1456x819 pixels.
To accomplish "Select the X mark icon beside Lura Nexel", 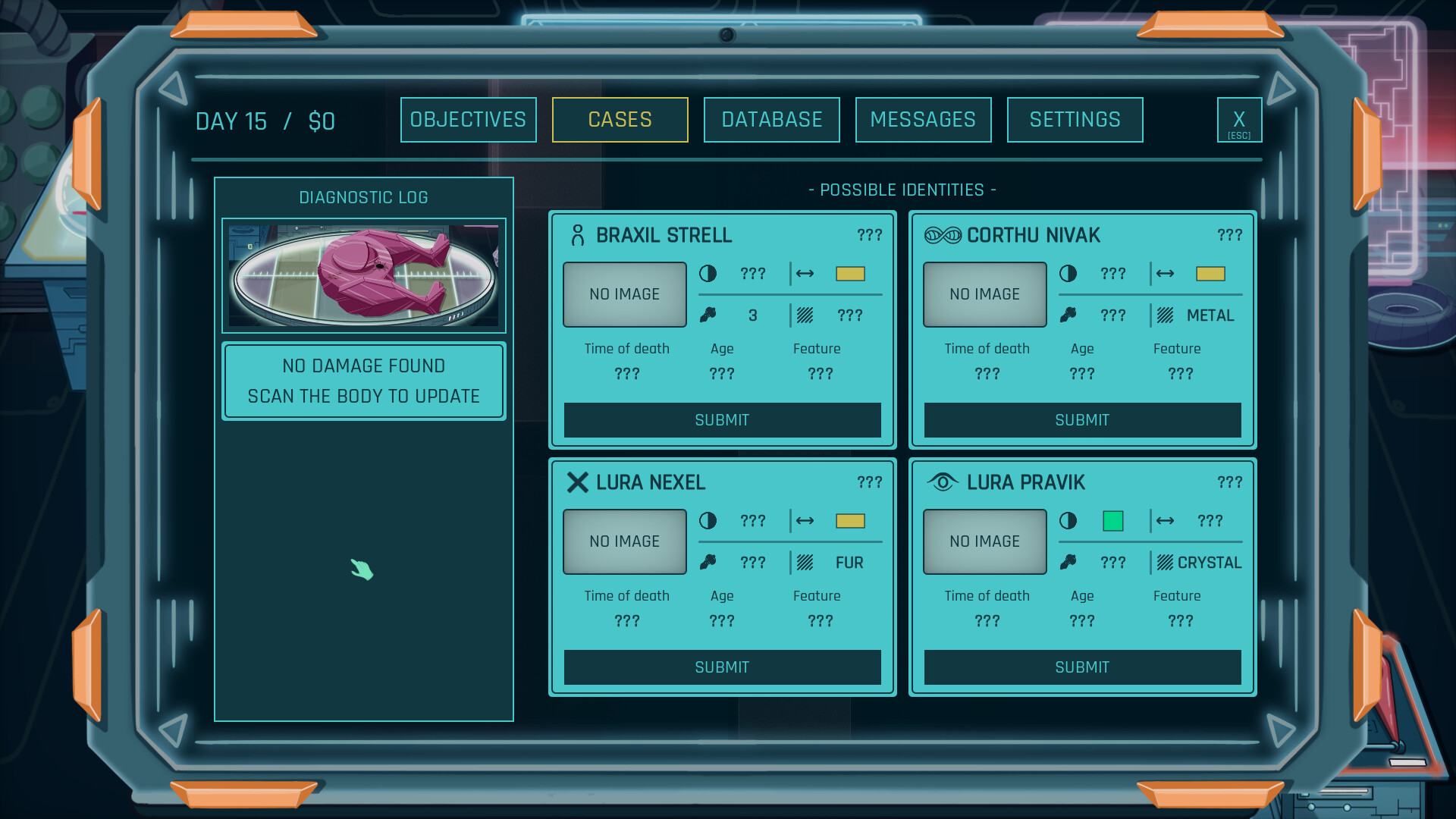I will pyautogui.click(x=578, y=482).
